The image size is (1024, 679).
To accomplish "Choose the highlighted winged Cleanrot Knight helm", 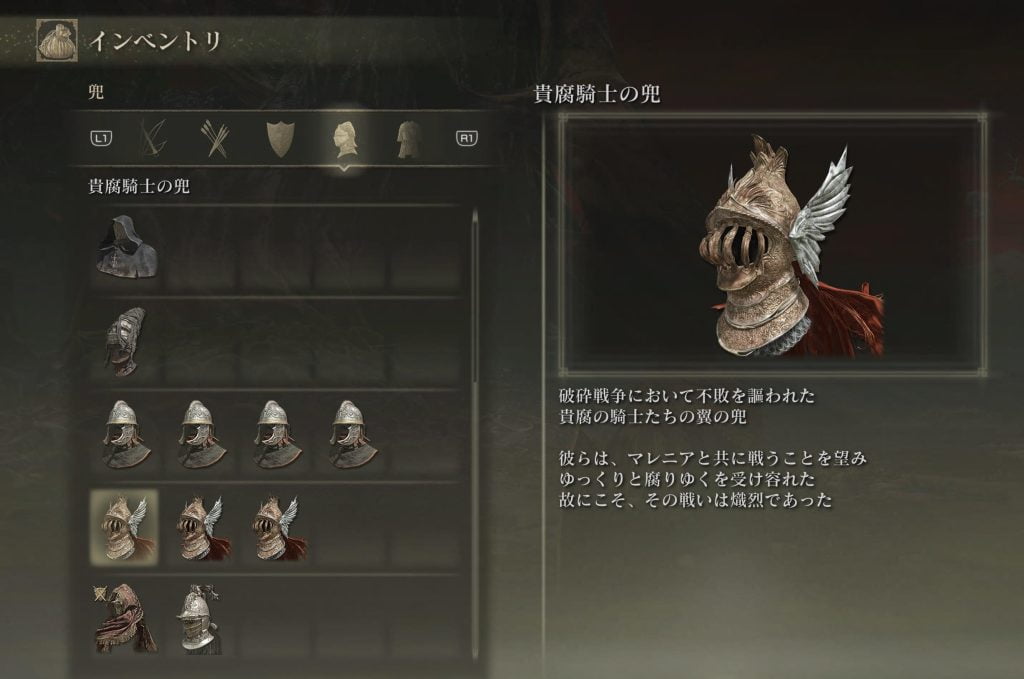I will pyautogui.click(x=124, y=527).
